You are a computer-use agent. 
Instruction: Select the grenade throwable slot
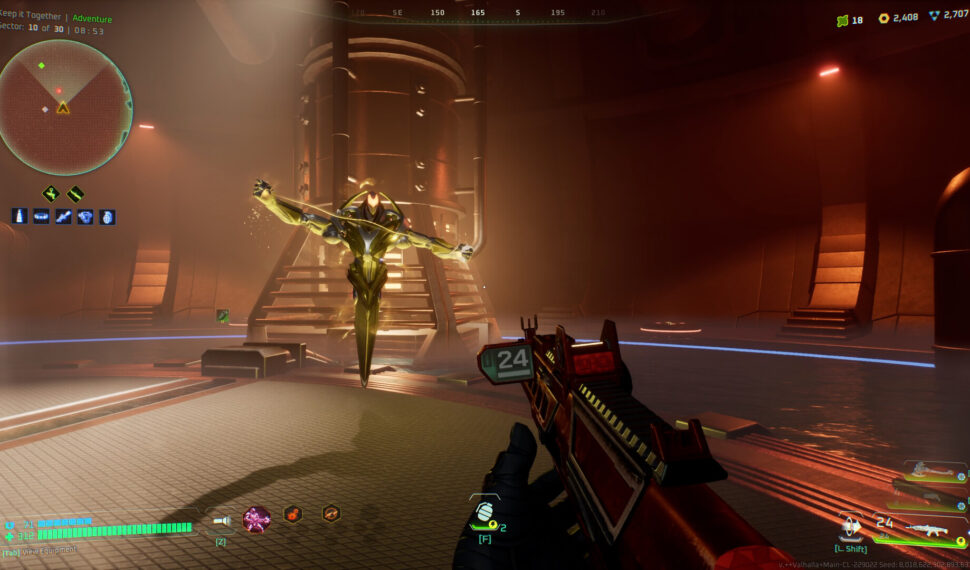[x=483, y=511]
